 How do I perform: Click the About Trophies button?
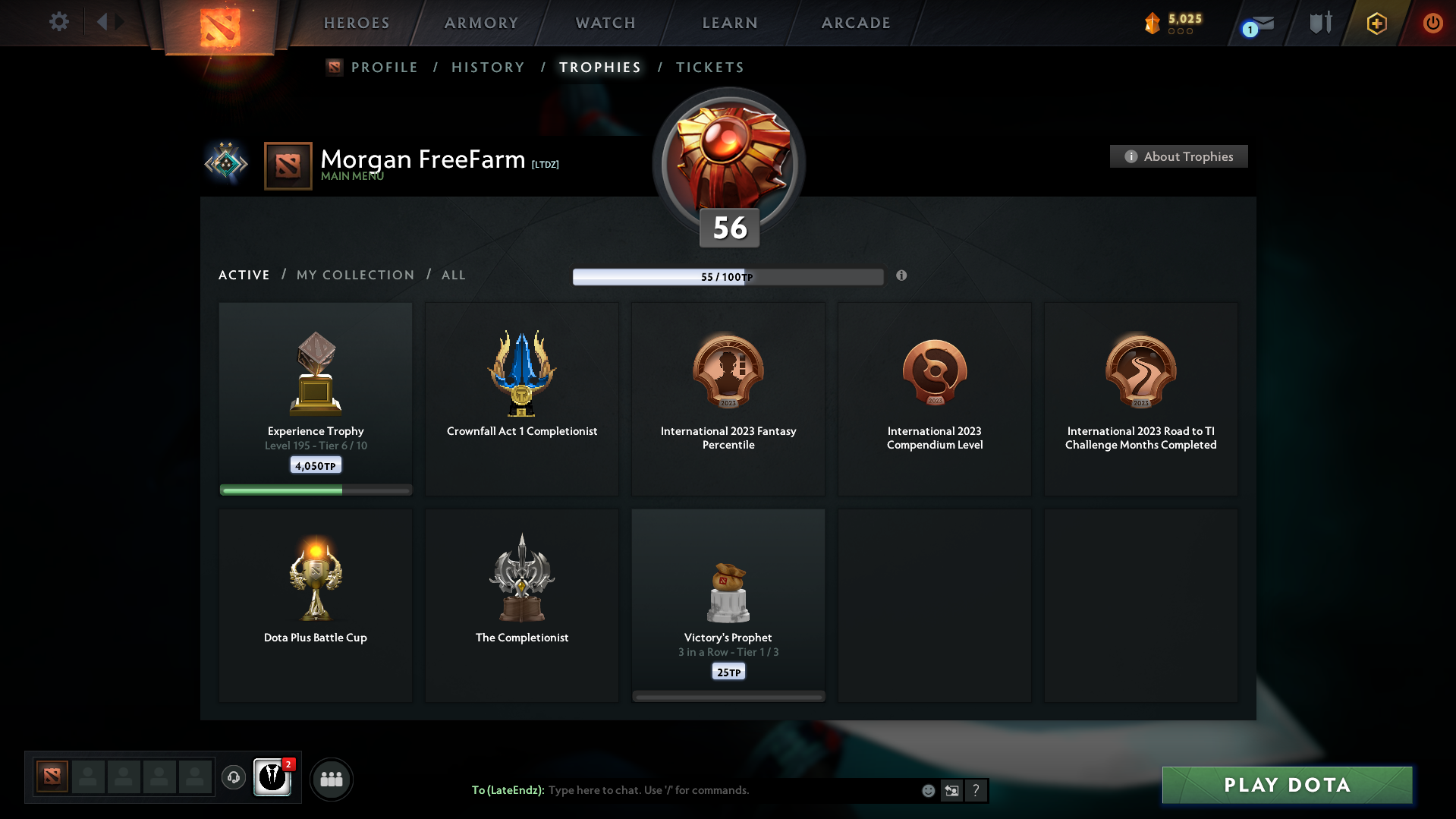click(x=1178, y=156)
